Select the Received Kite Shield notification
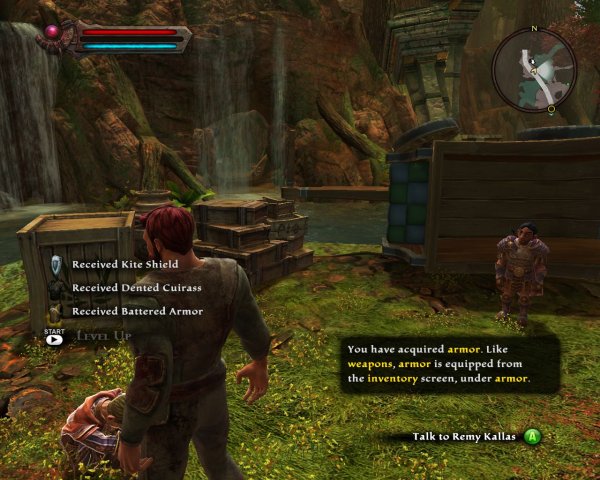The image size is (600, 480). (124, 264)
